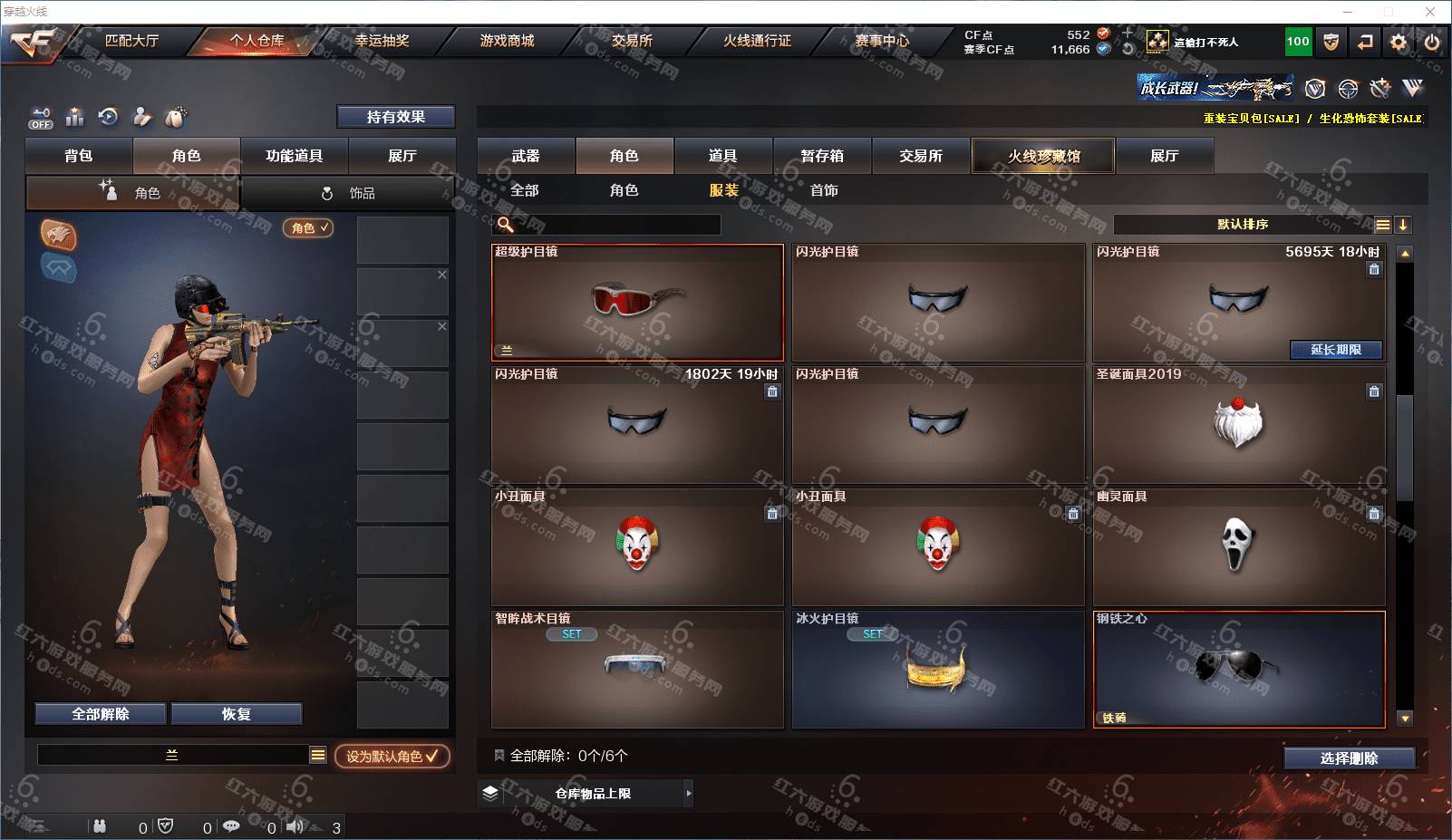Select the 饰品 accessories sub-tab
1452x840 pixels.
(348, 193)
